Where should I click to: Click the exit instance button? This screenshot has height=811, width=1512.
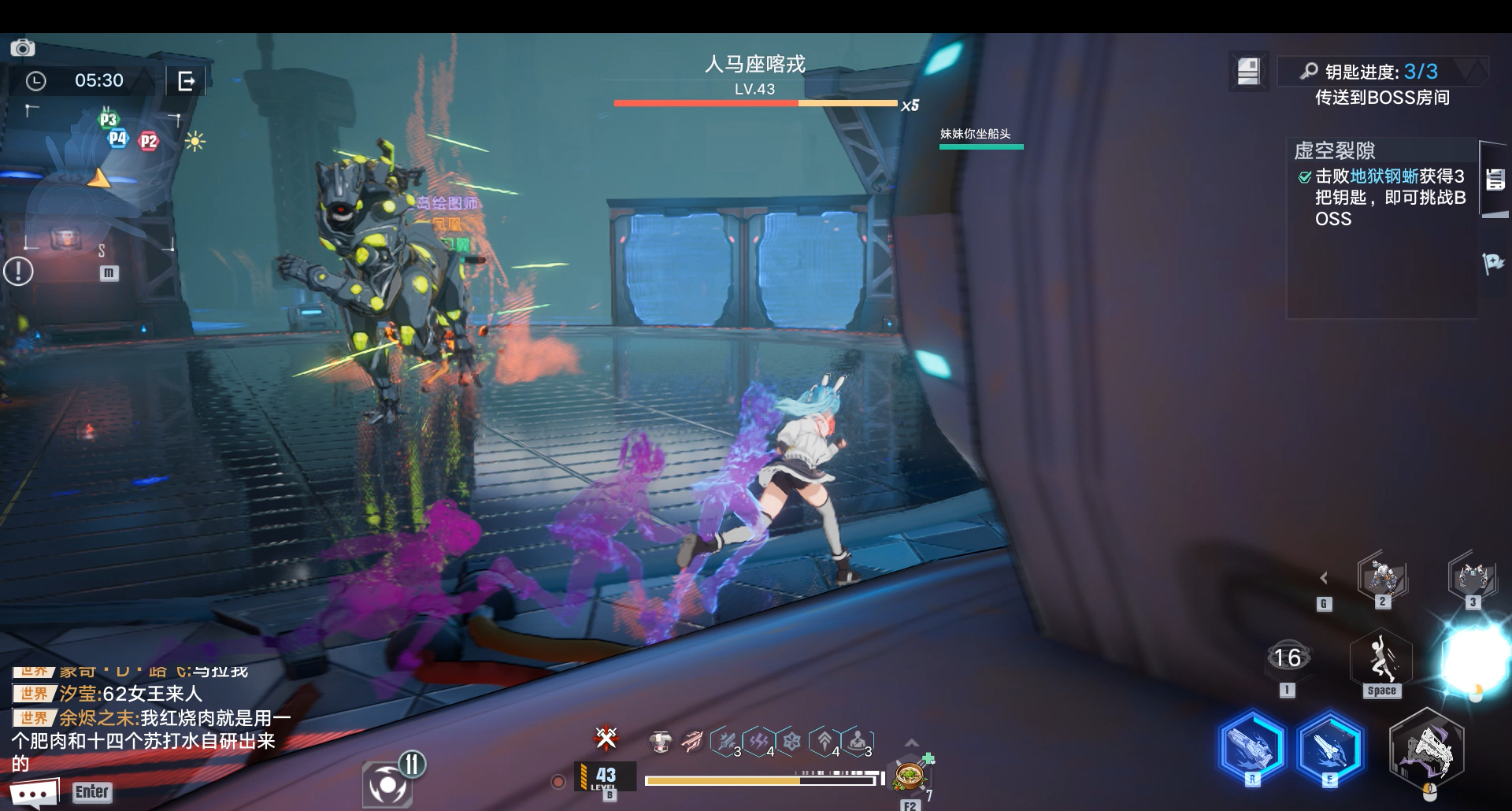187,80
